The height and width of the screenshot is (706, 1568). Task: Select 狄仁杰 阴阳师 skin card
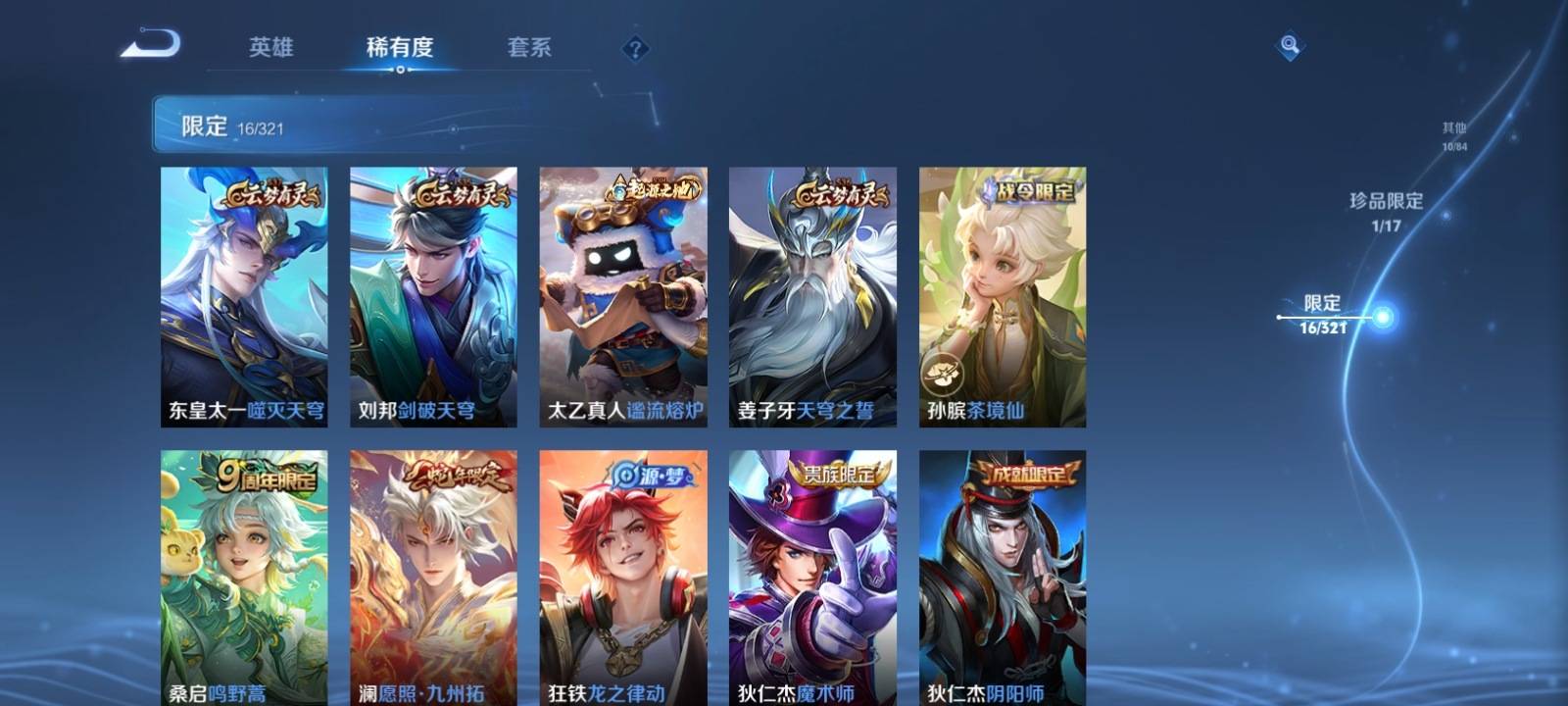tap(1003, 579)
